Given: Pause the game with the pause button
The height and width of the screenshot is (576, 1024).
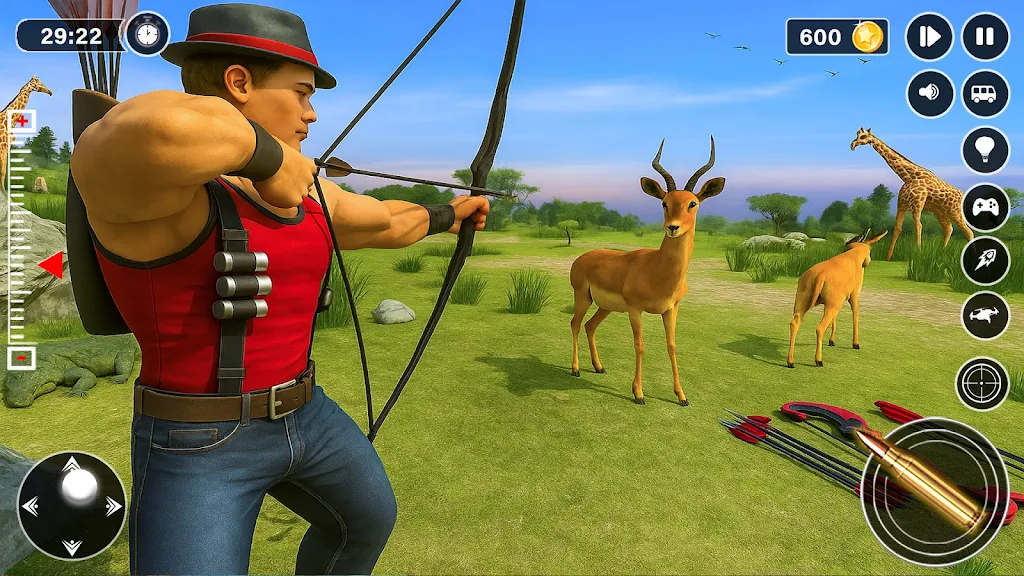Looking at the screenshot, I should (985, 38).
